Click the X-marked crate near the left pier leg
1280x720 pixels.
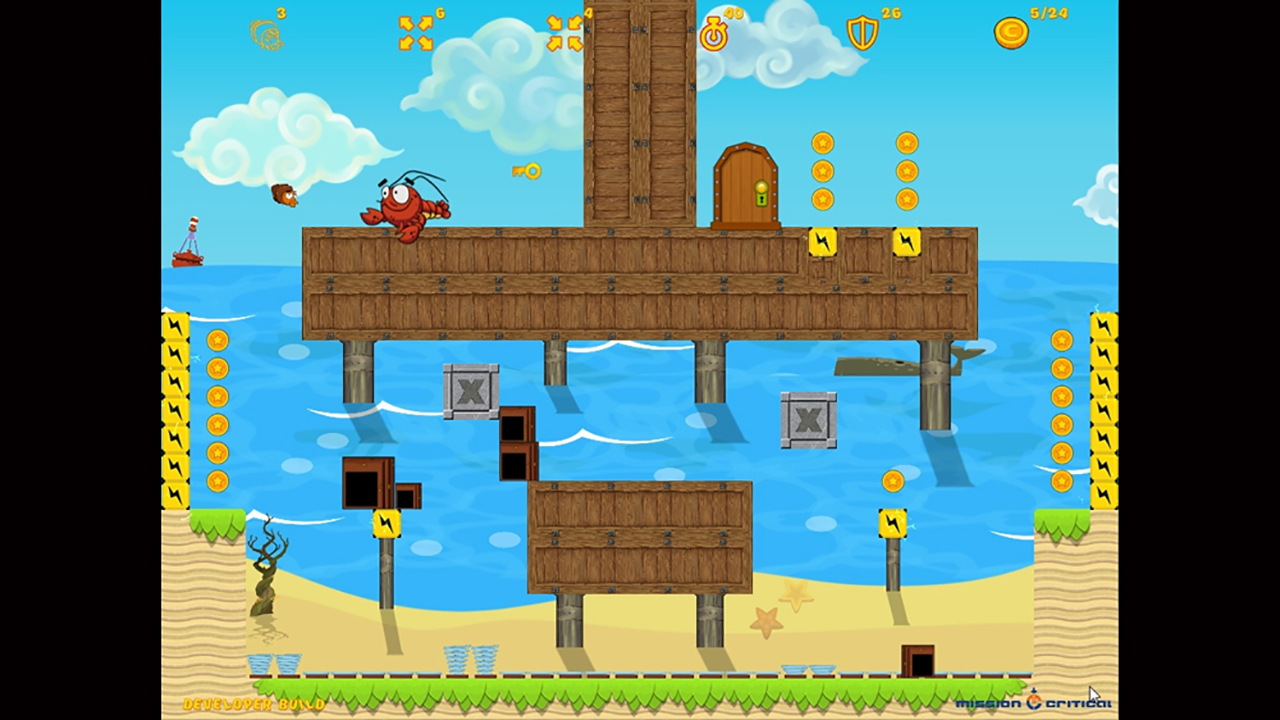(x=470, y=389)
